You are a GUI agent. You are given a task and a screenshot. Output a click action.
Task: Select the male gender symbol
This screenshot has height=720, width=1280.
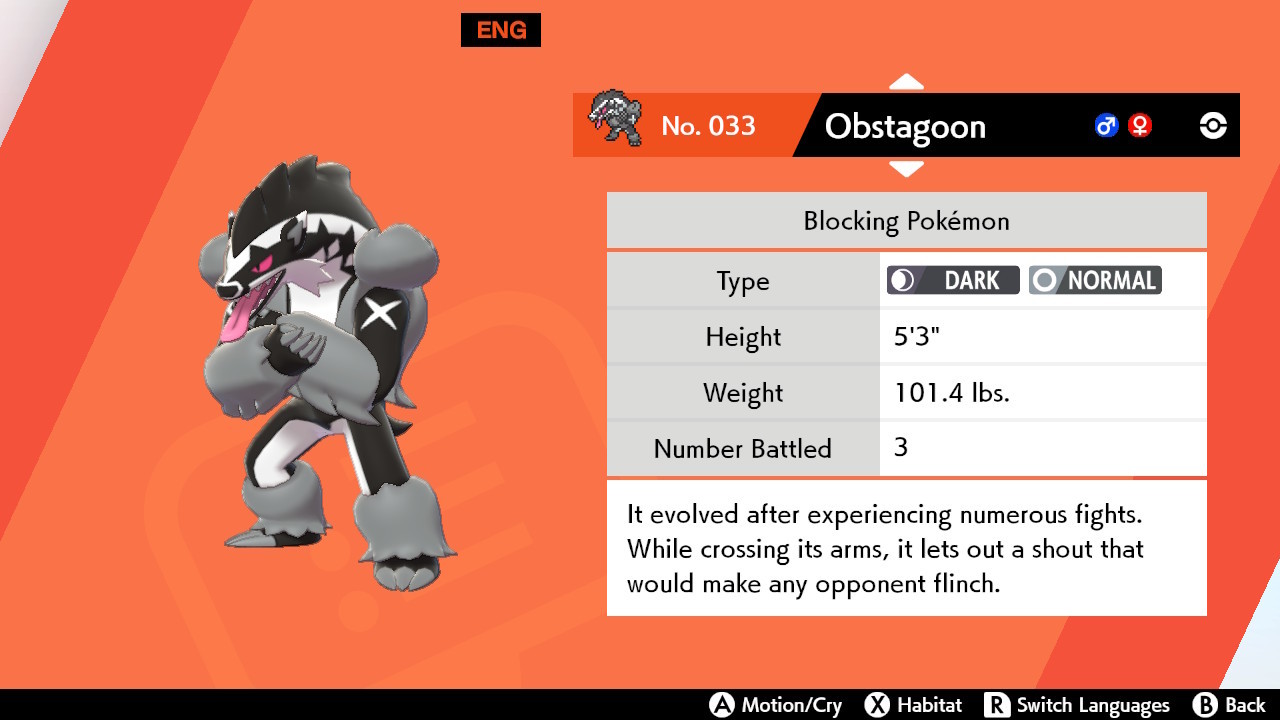(x=1105, y=125)
